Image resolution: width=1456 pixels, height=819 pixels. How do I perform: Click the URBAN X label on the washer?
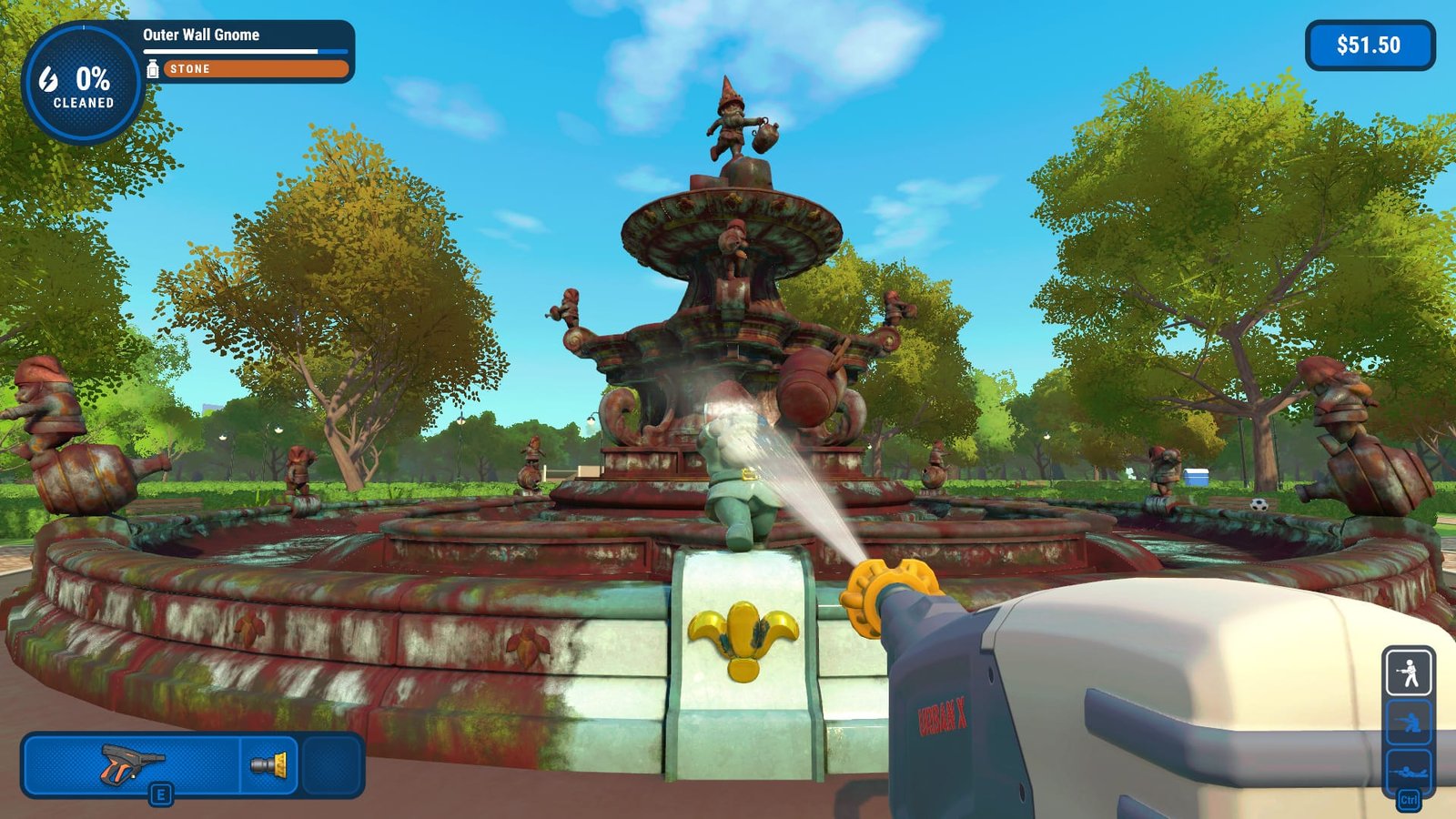coord(945,718)
